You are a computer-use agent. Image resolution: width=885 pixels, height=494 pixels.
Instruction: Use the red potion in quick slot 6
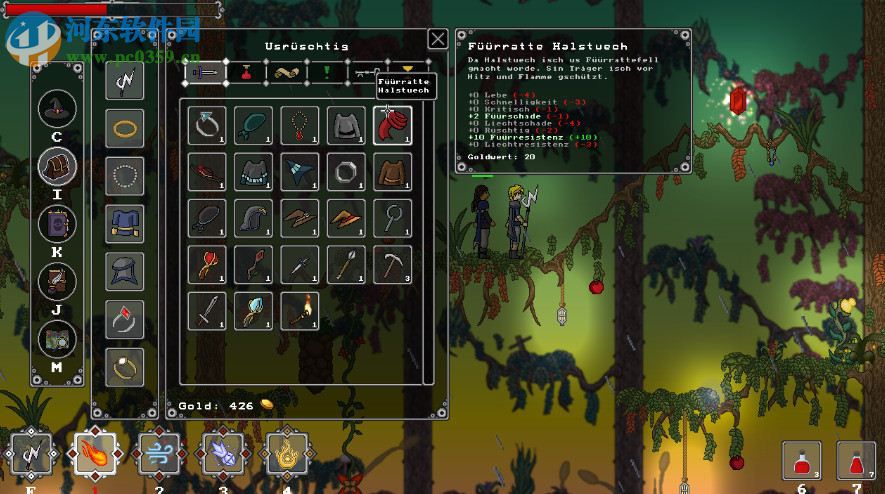[801, 461]
